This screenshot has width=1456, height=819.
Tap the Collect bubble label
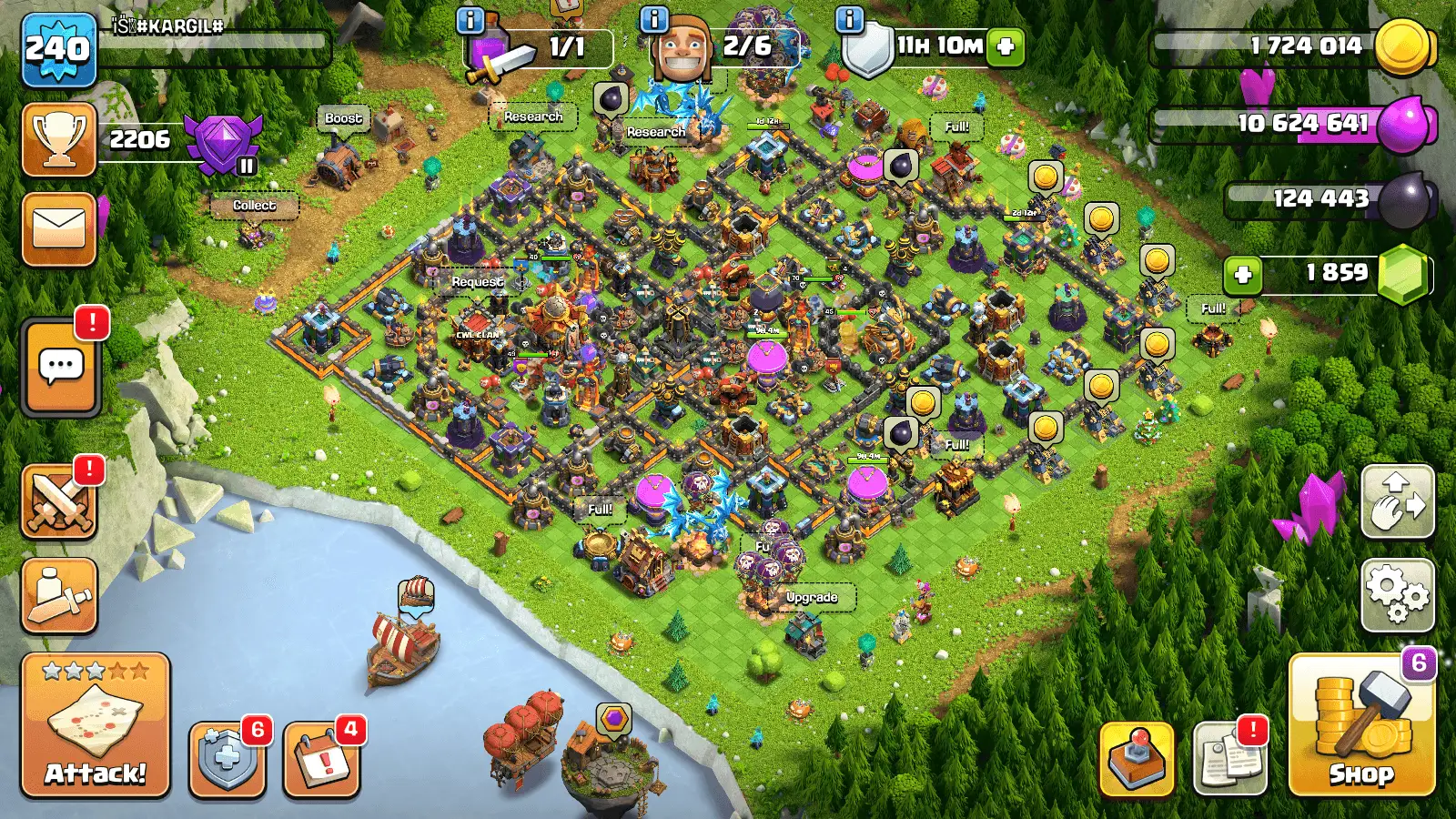pyautogui.click(x=254, y=206)
